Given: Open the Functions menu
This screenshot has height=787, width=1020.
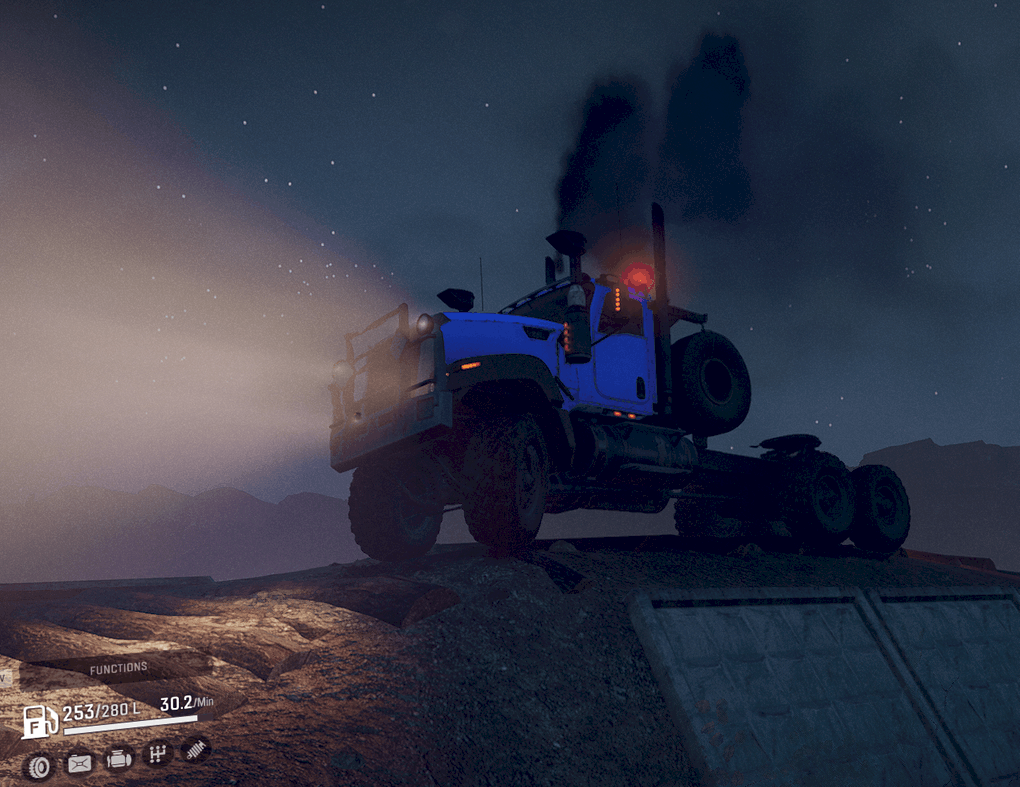Looking at the screenshot, I should click(118, 668).
